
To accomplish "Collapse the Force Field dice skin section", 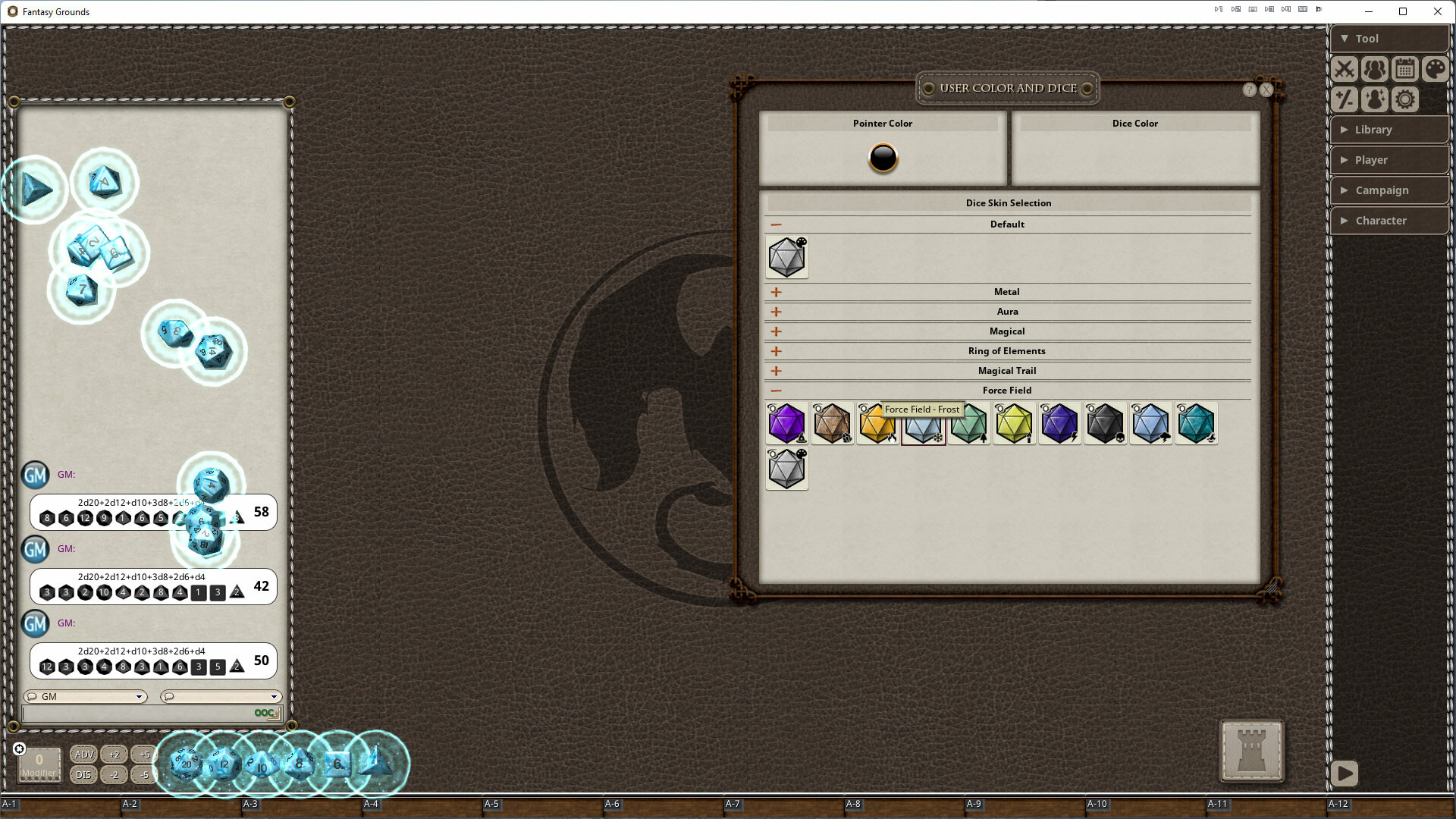I will click(x=776, y=391).
